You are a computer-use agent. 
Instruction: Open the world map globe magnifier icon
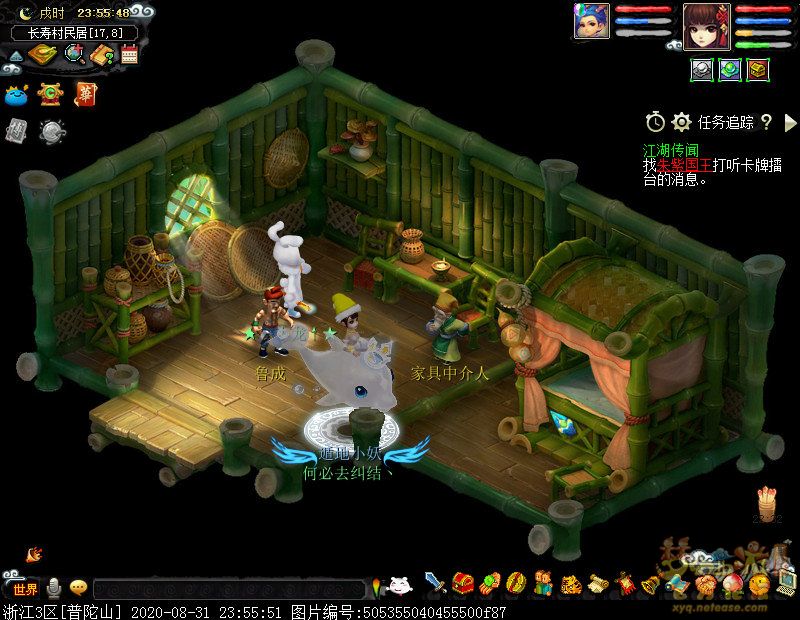click(73, 54)
